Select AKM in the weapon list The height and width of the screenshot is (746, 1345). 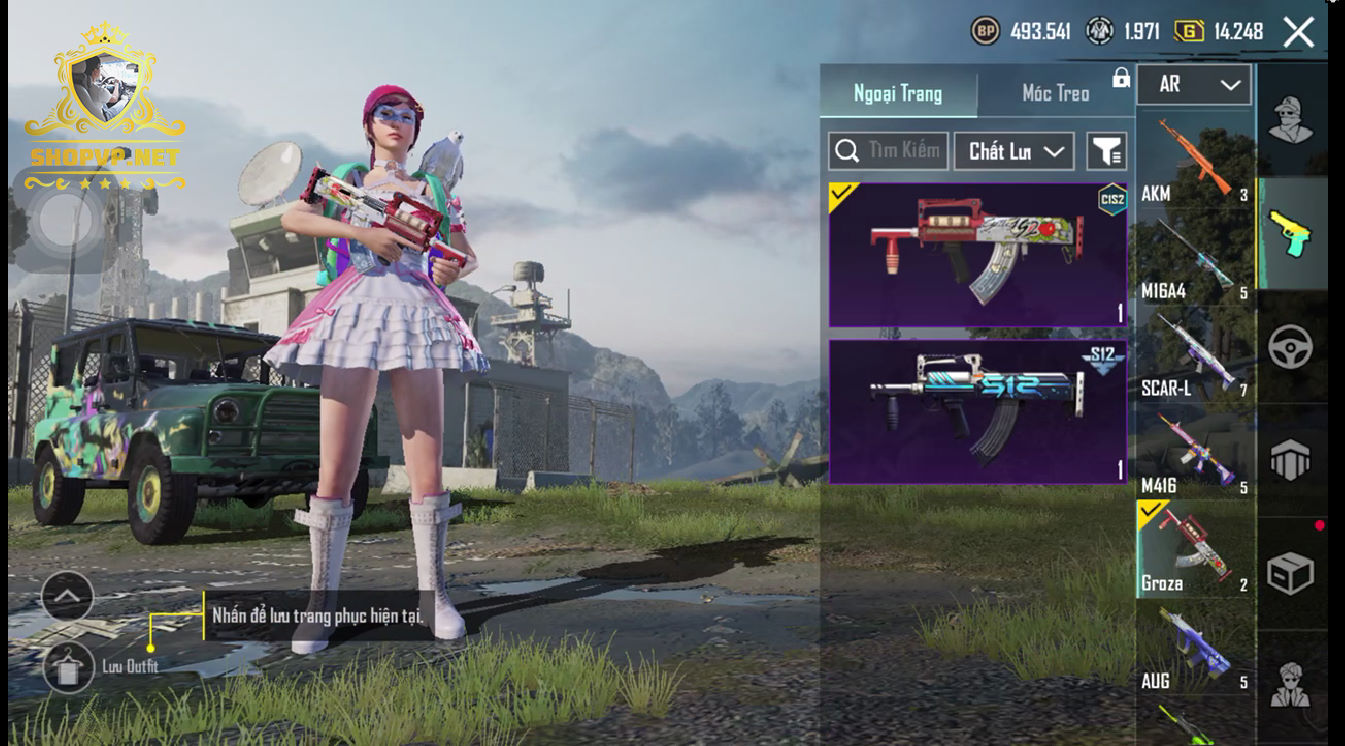pos(1195,161)
